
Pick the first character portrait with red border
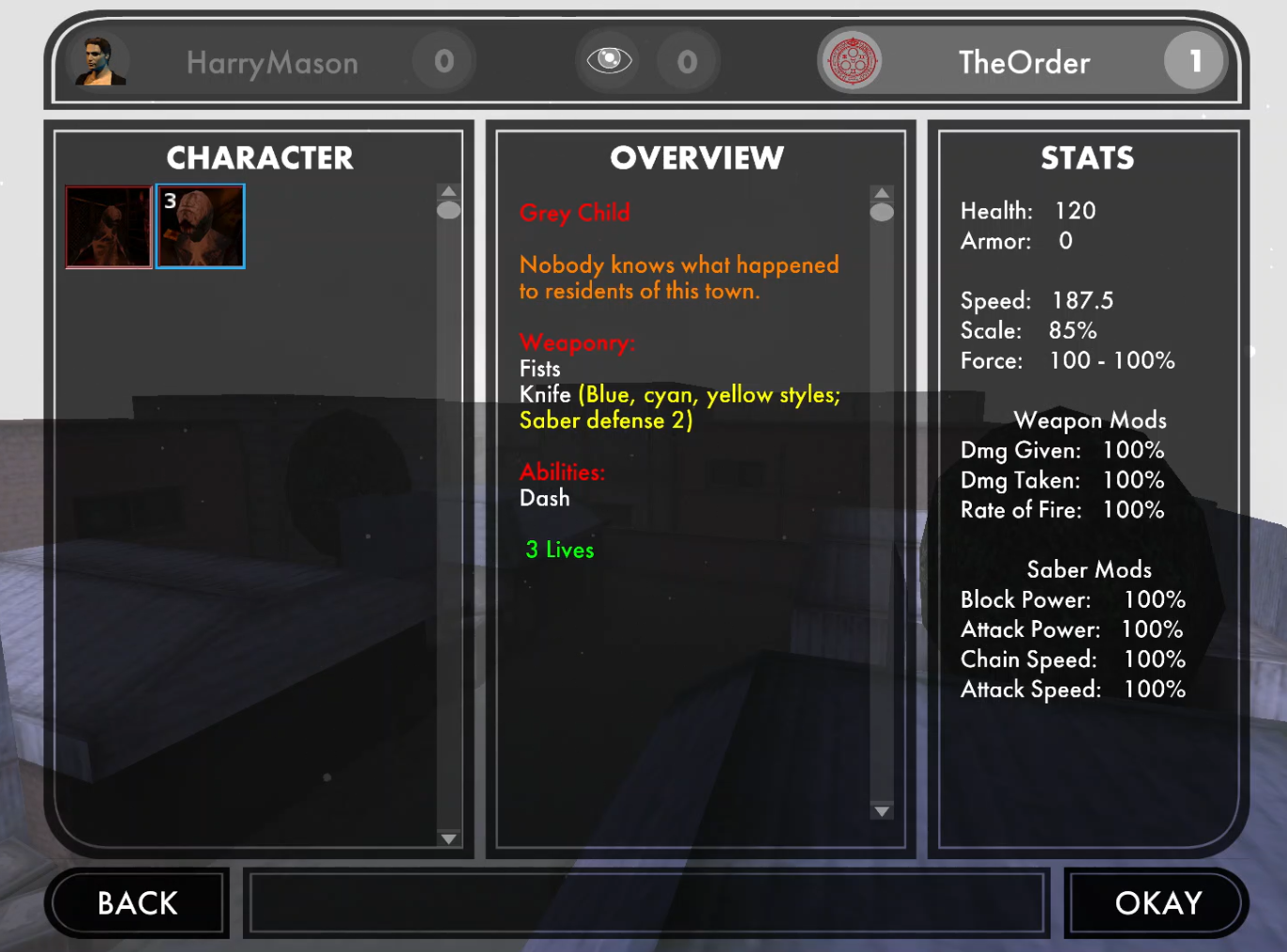109,227
